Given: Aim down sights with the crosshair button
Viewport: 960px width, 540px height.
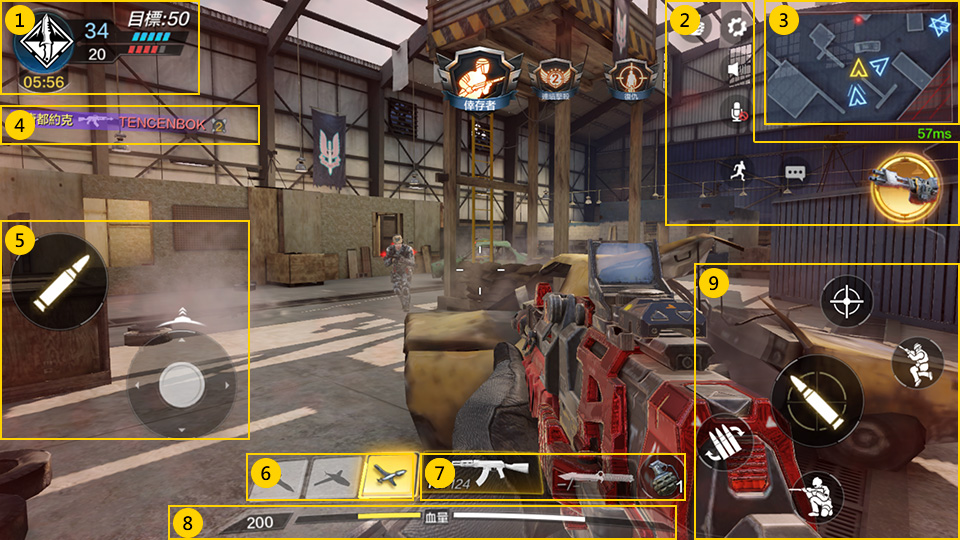Looking at the screenshot, I should 847,300.
